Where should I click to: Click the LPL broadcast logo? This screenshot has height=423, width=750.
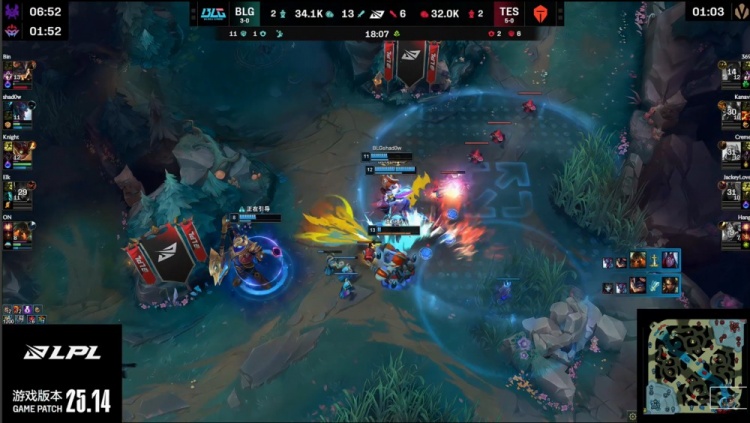(60, 352)
